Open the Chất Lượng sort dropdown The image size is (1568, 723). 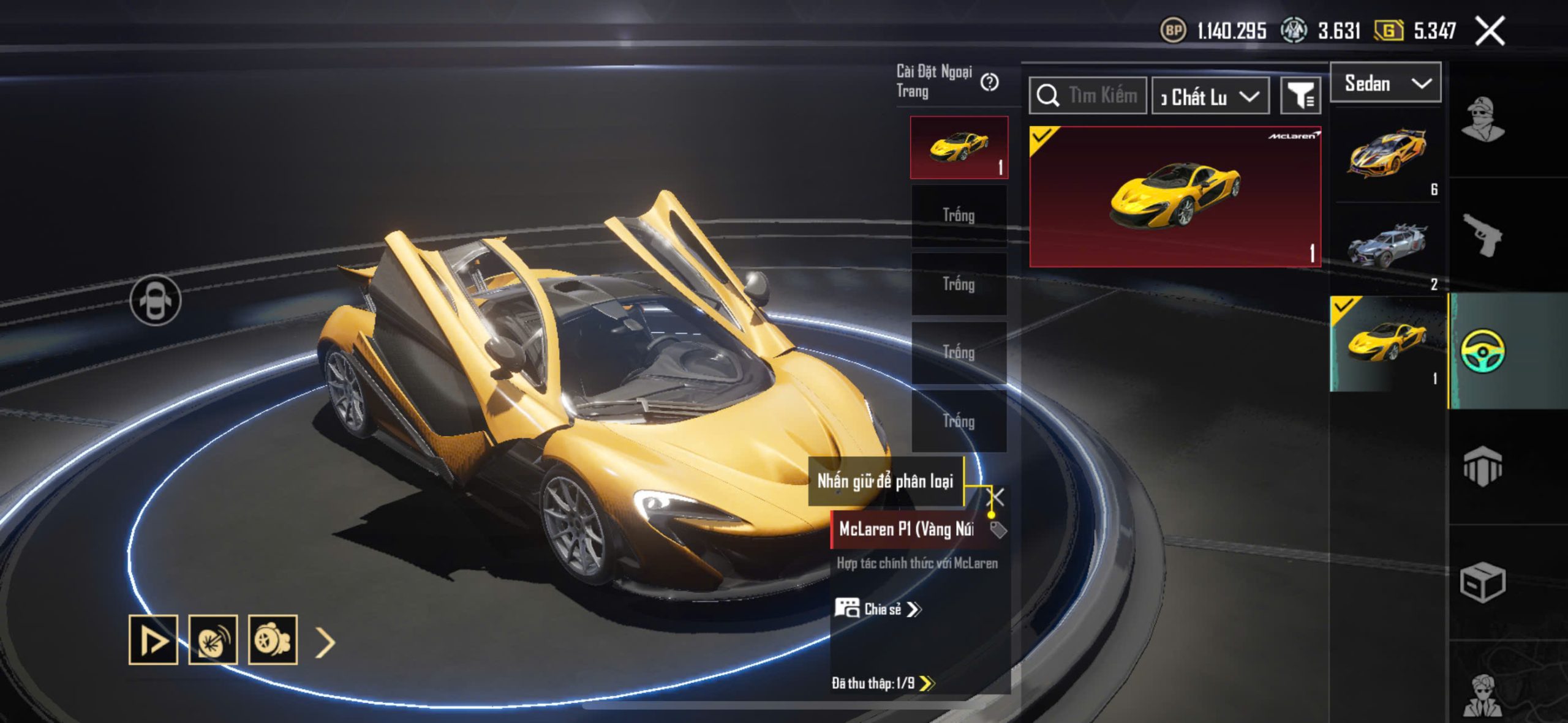point(1210,97)
